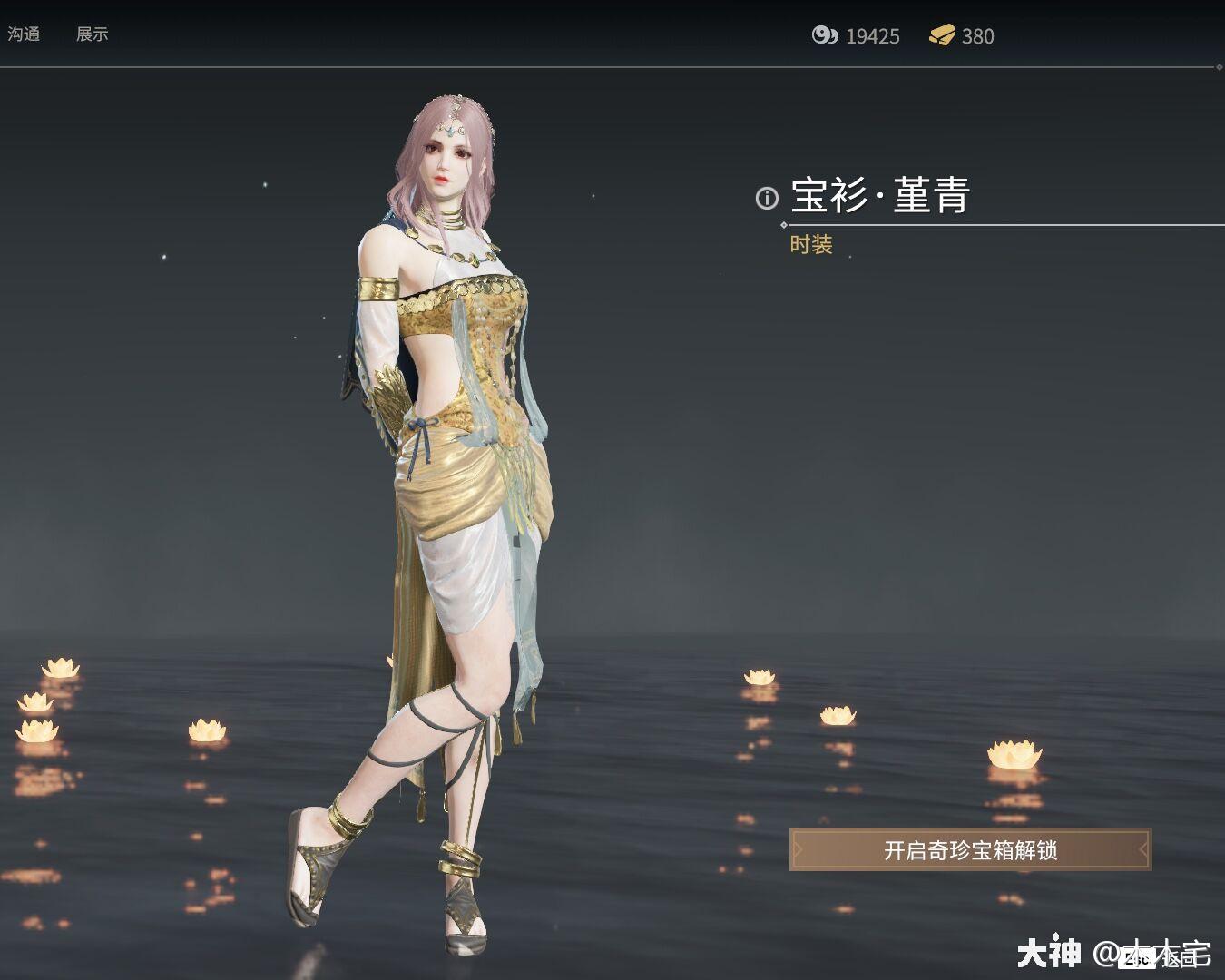Click the 大神 watermark logo
Image resolution: width=1225 pixels, height=980 pixels.
[x=1050, y=953]
